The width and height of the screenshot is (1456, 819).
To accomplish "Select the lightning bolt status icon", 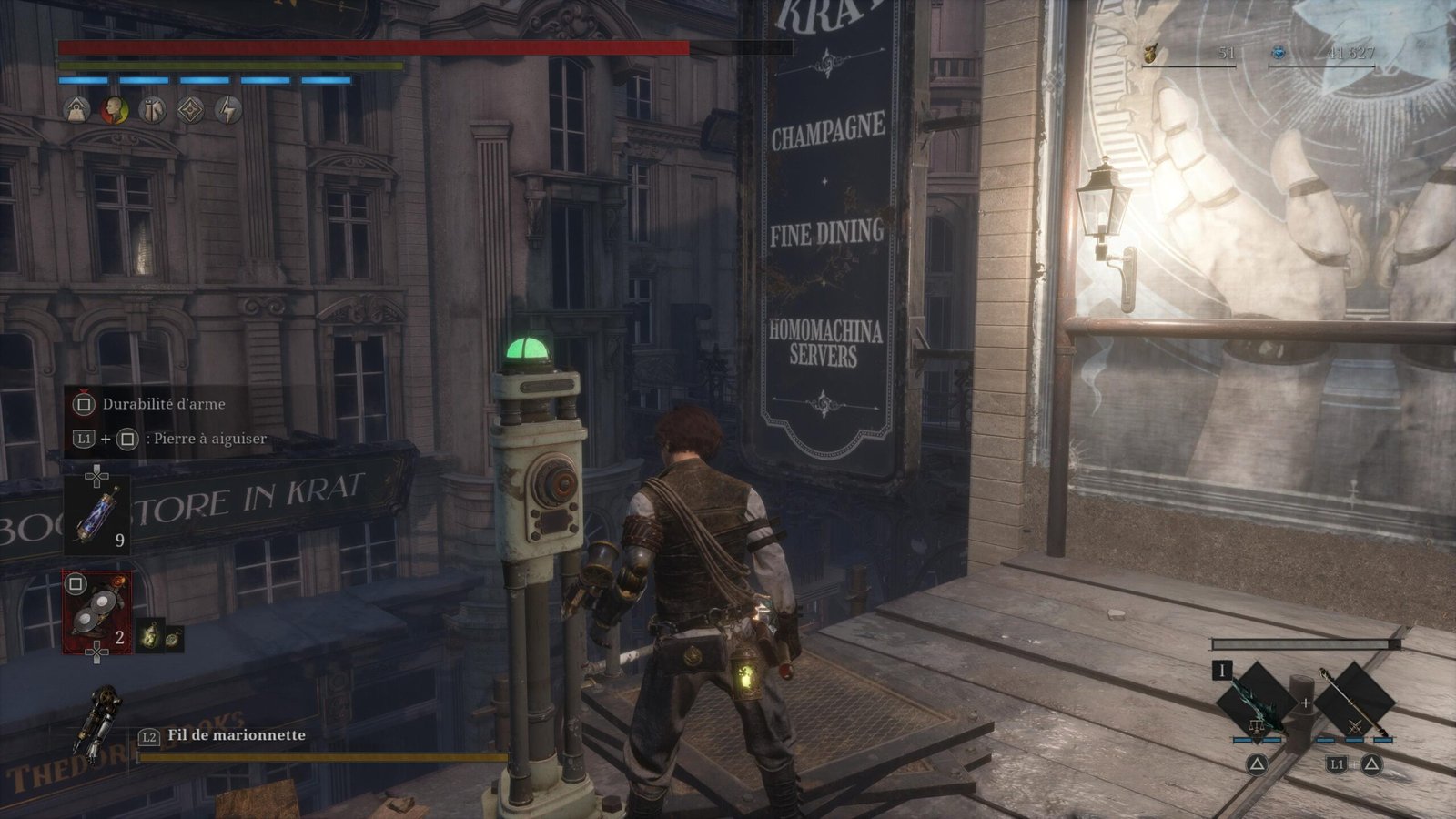I will (228, 110).
